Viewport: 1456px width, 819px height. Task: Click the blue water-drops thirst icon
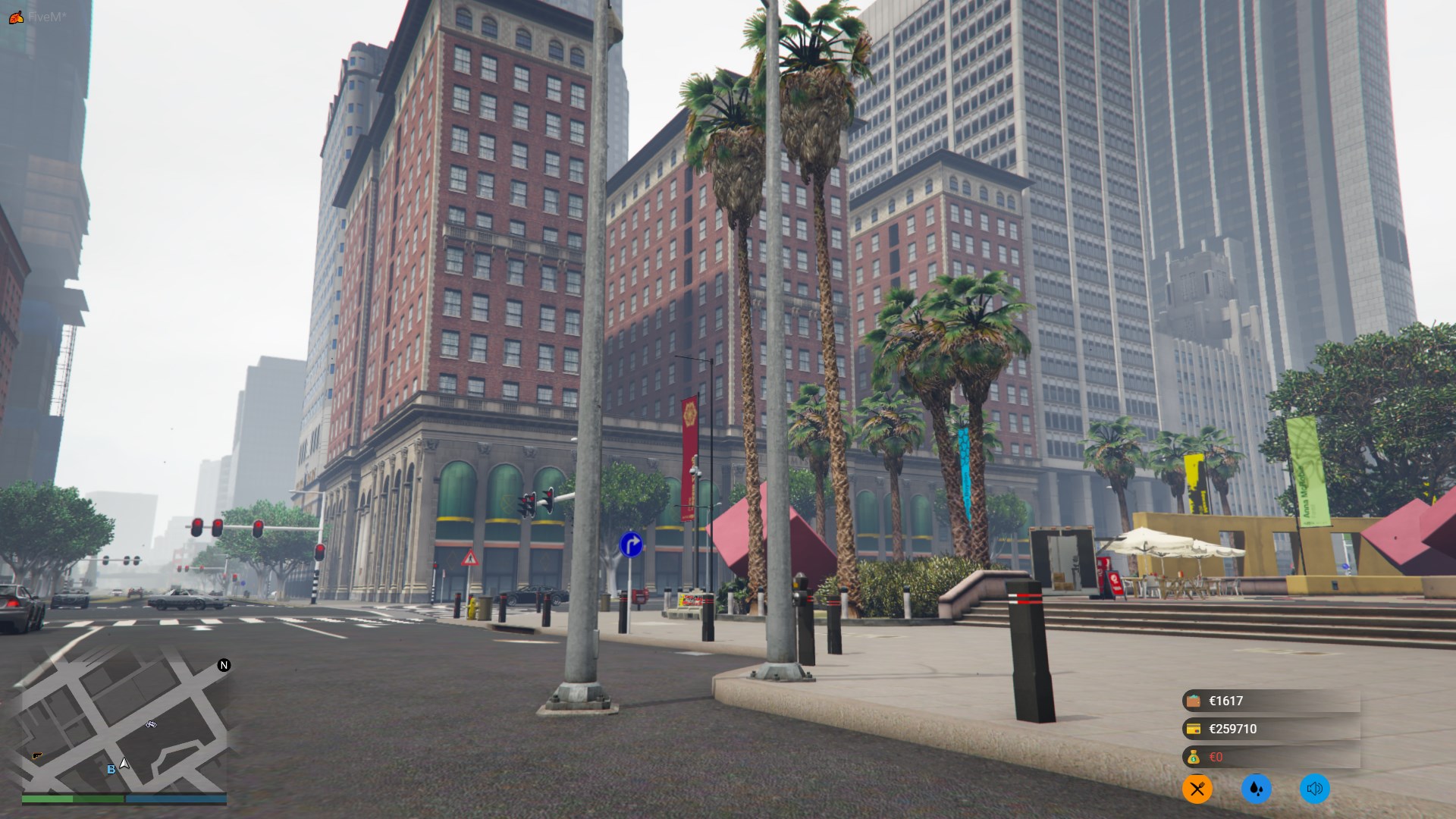point(1256,789)
